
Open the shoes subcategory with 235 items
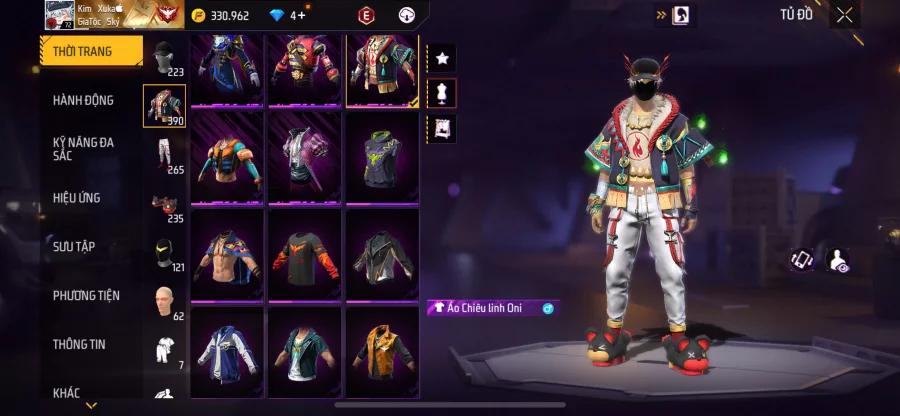pyautogui.click(x=164, y=204)
